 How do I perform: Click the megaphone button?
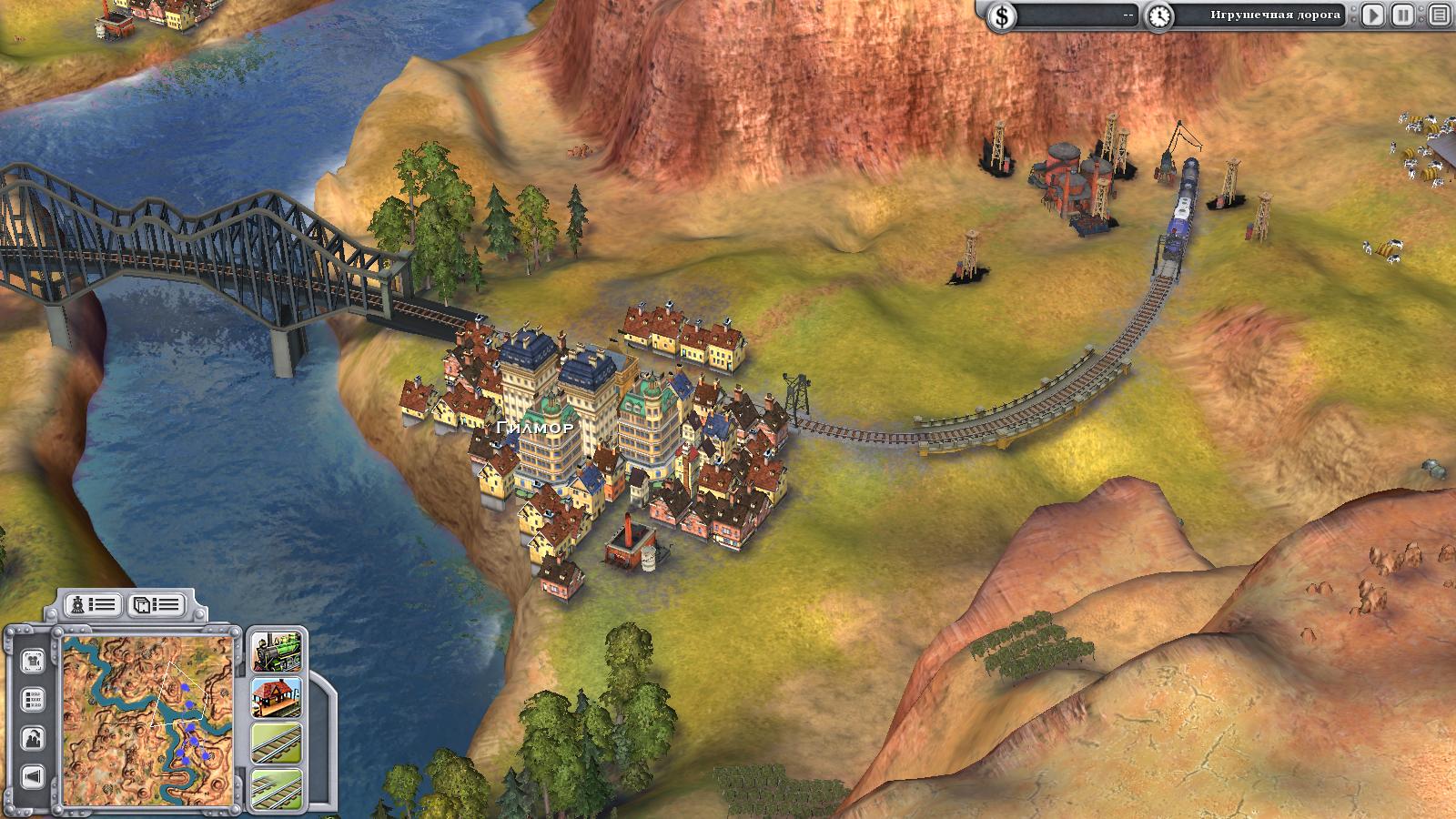pyautogui.click(x=33, y=776)
